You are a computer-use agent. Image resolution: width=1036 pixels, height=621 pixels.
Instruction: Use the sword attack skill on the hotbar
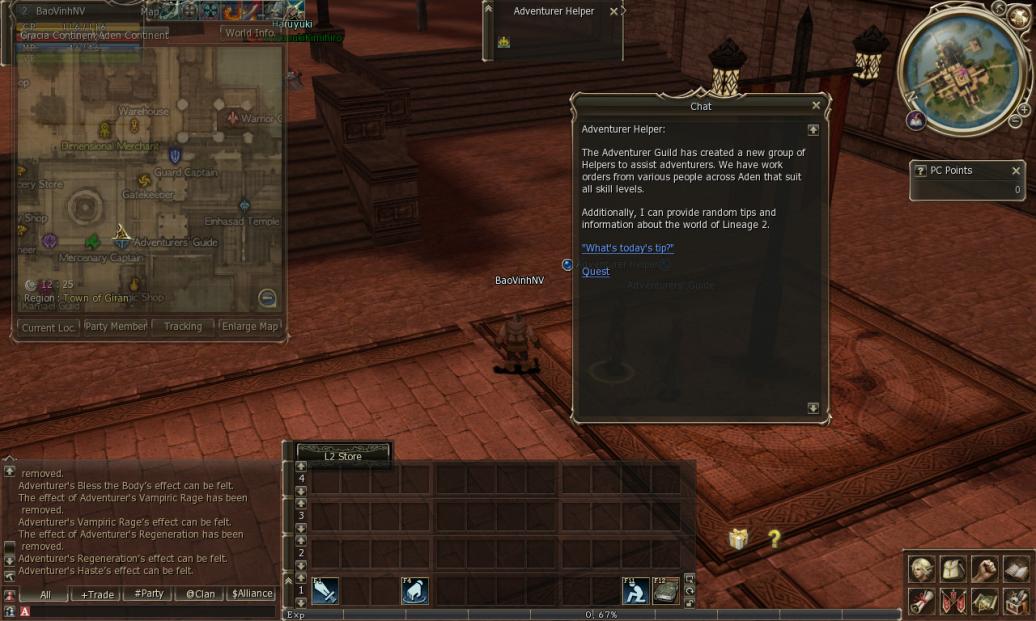tap(324, 591)
